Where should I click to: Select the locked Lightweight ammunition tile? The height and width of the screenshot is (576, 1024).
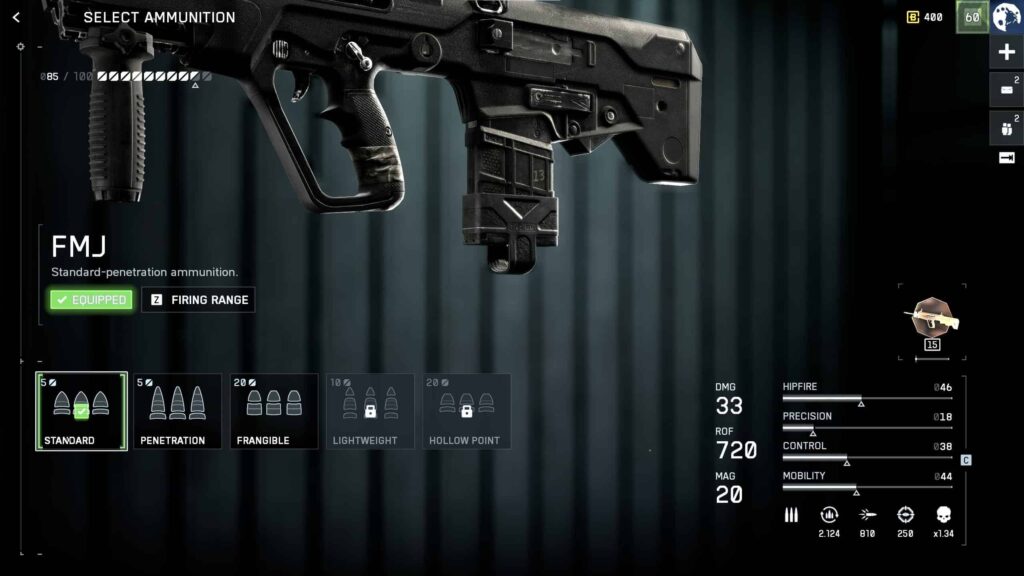[370, 411]
